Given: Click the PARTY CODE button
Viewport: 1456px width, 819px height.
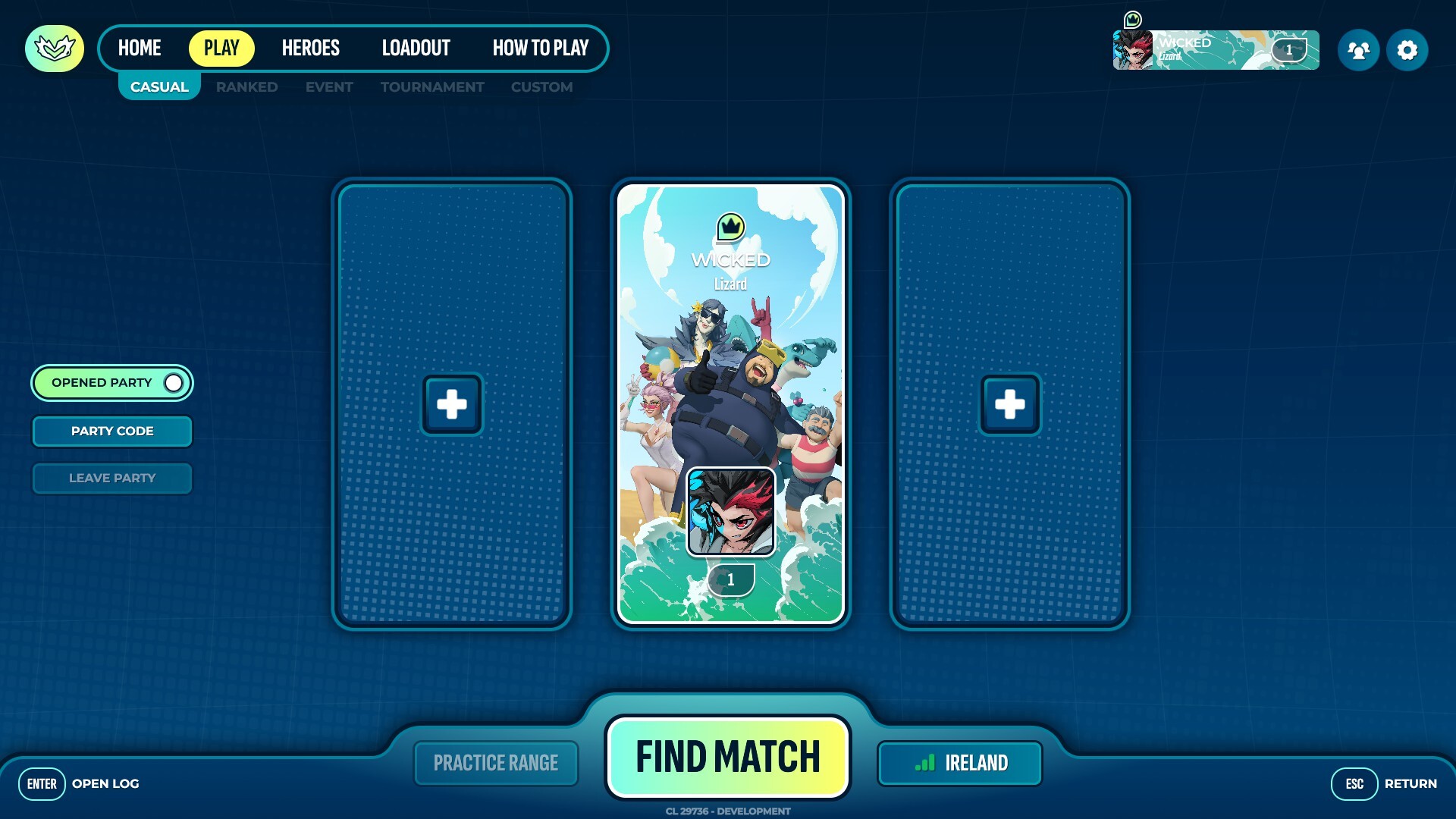Looking at the screenshot, I should click(111, 431).
